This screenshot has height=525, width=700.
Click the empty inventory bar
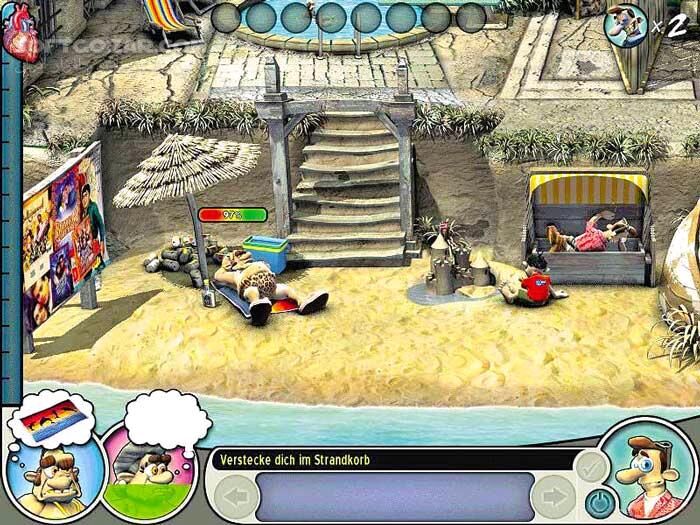point(393,497)
